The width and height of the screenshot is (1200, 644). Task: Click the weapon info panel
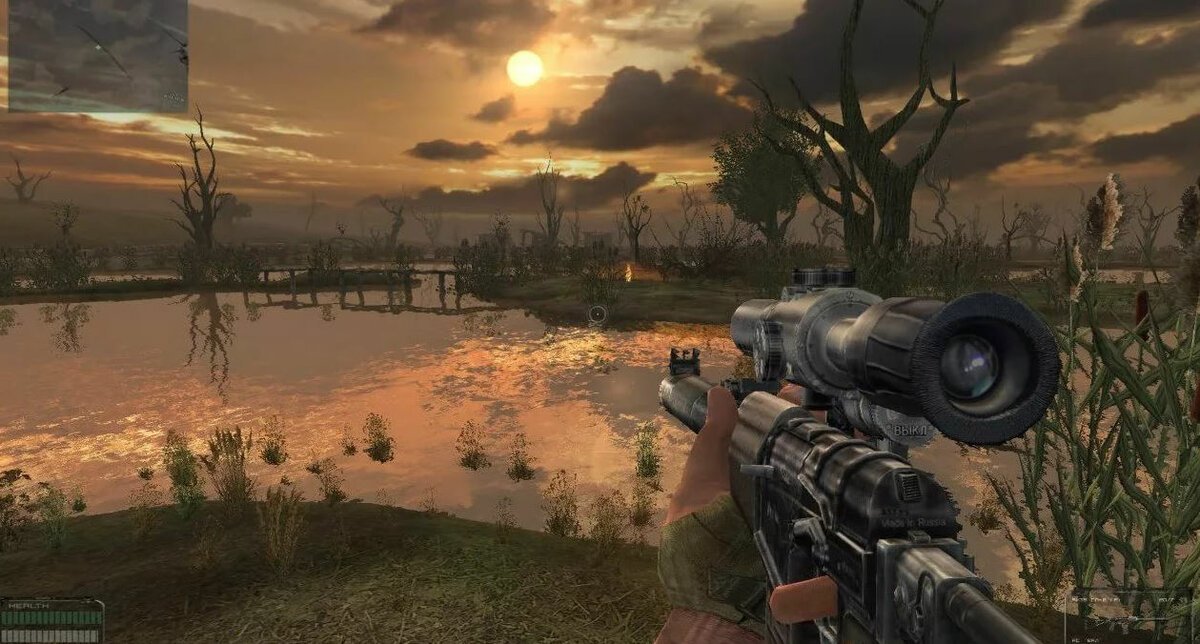[1130, 614]
